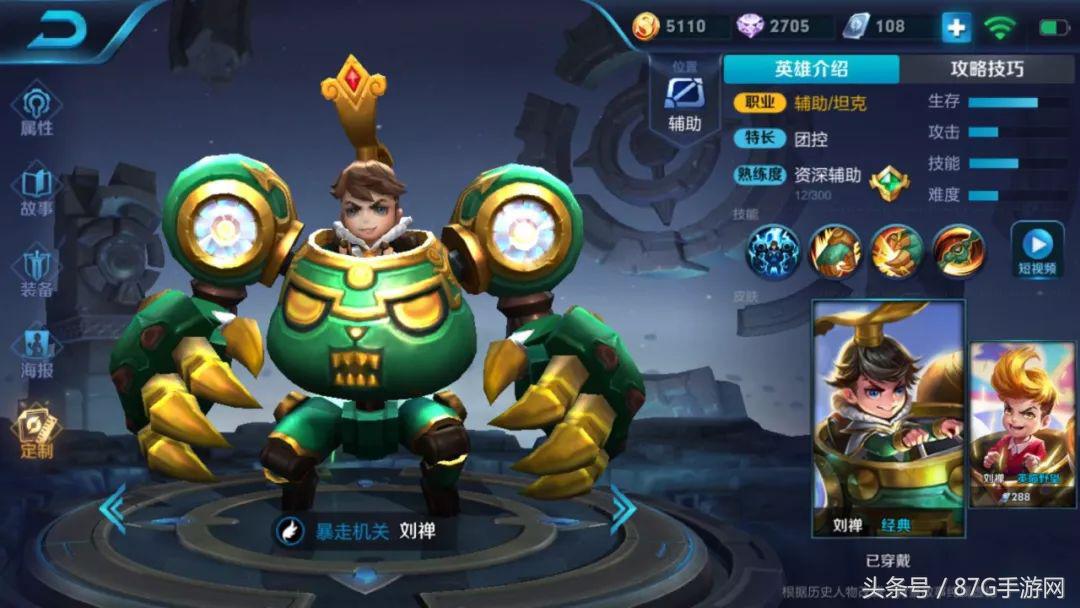
Task: Switch to the 攻略技巧 tab
Action: 986,69
